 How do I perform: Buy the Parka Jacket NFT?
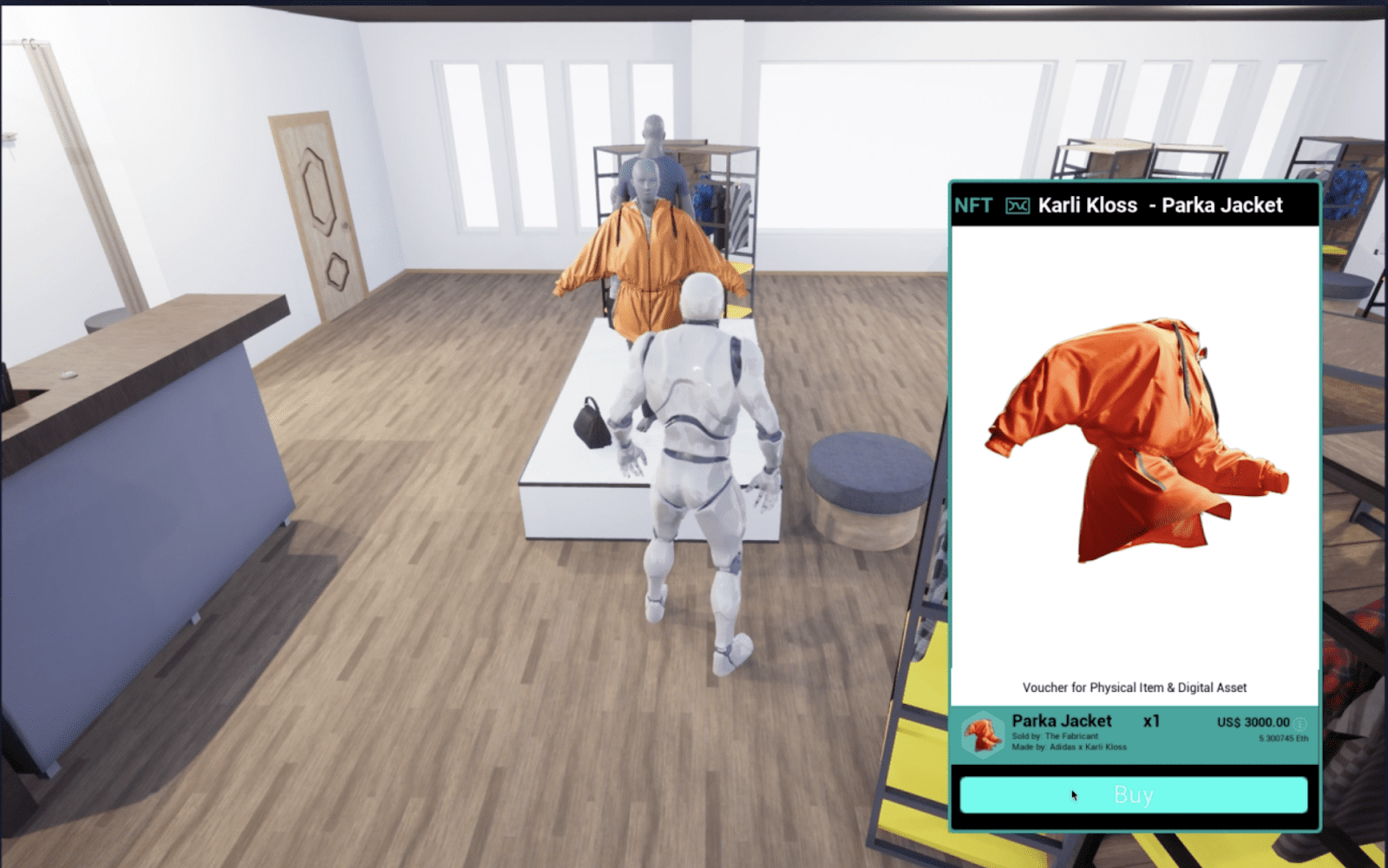click(x=1133, y=794)
